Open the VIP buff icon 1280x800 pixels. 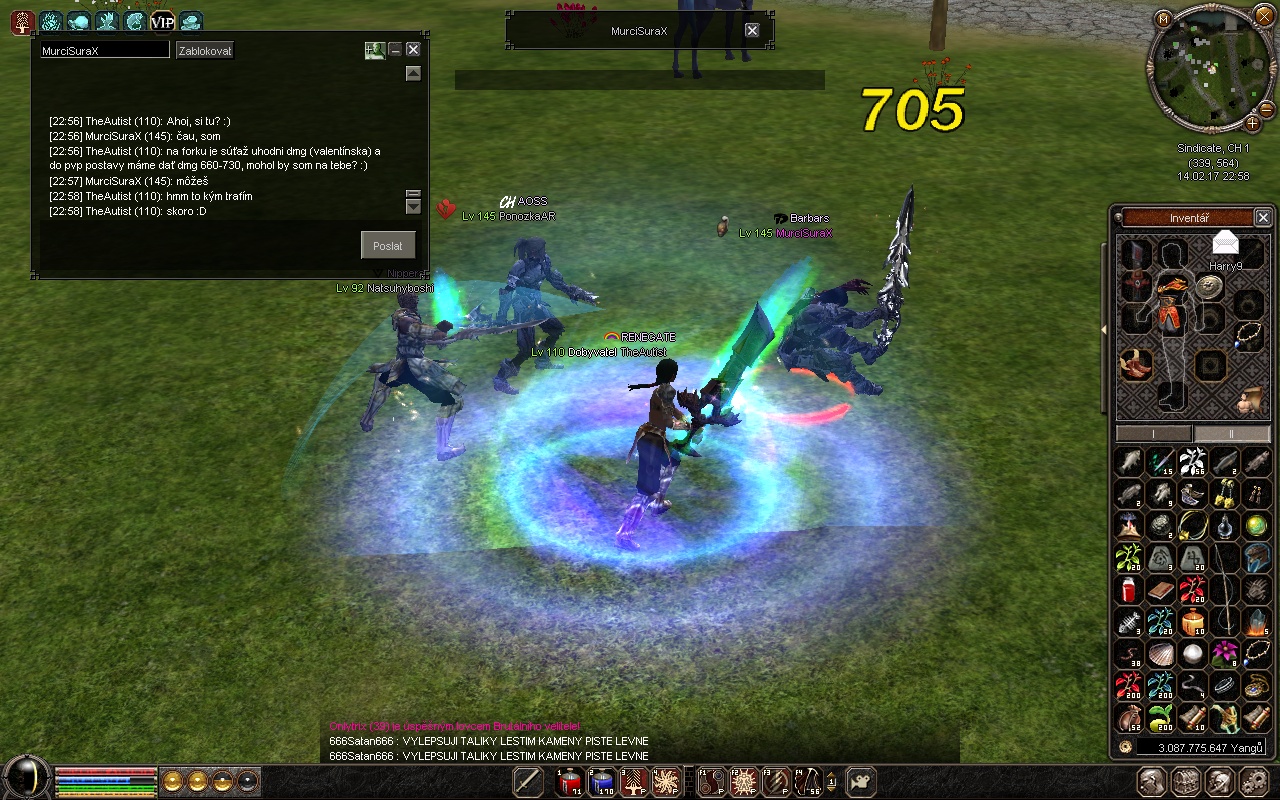click(162, 21)
